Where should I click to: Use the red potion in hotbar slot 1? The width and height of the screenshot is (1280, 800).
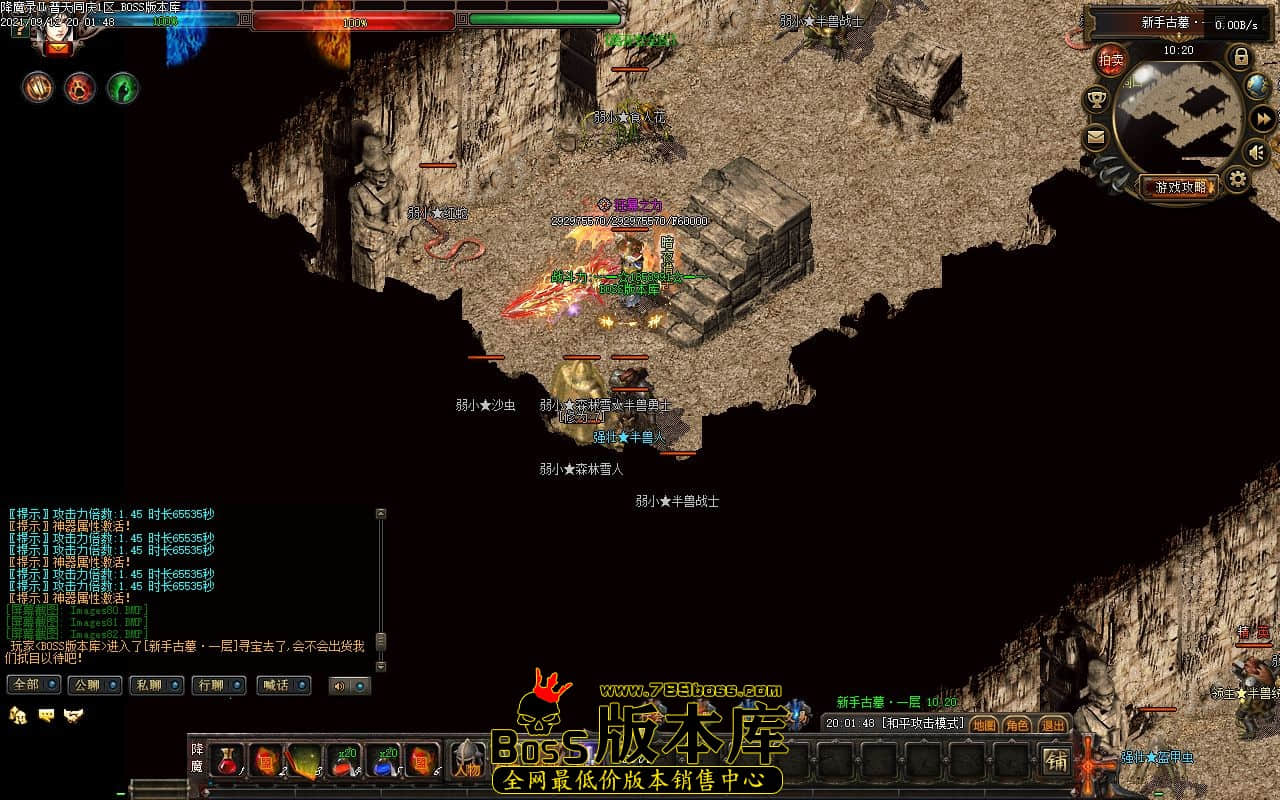(x=226, y=760)
